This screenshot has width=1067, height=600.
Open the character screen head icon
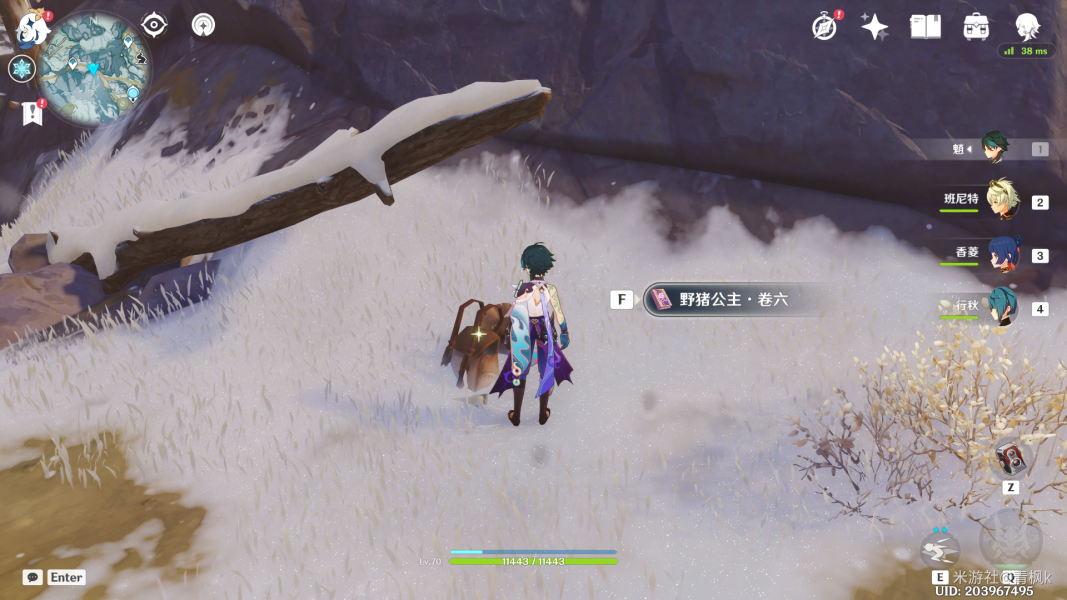(x=1027, y=27)
